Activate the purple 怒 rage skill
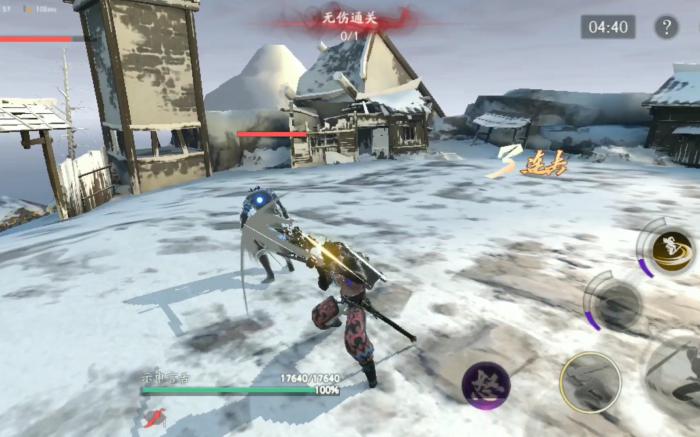 click(x=486, y=385)
